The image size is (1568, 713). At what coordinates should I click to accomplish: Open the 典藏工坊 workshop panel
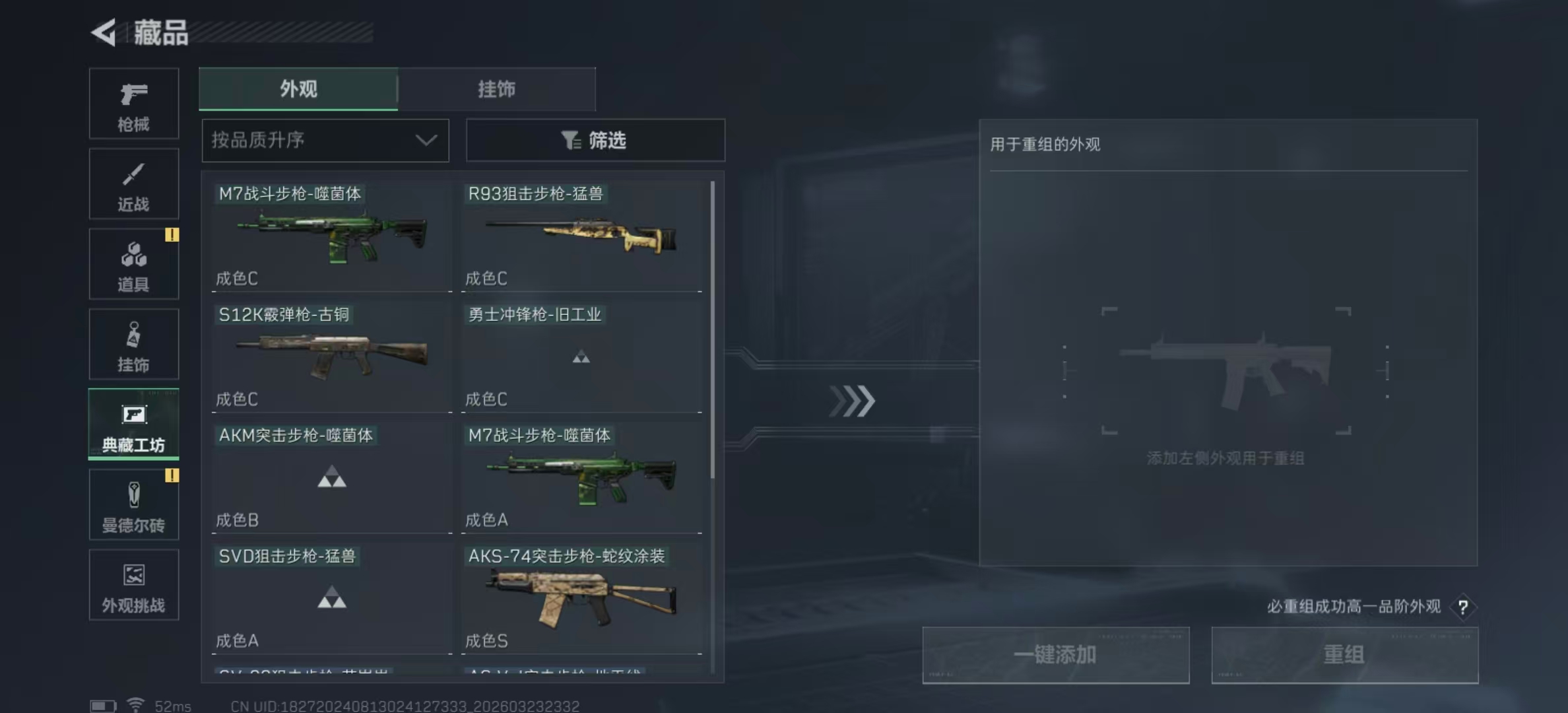point(133,424)
